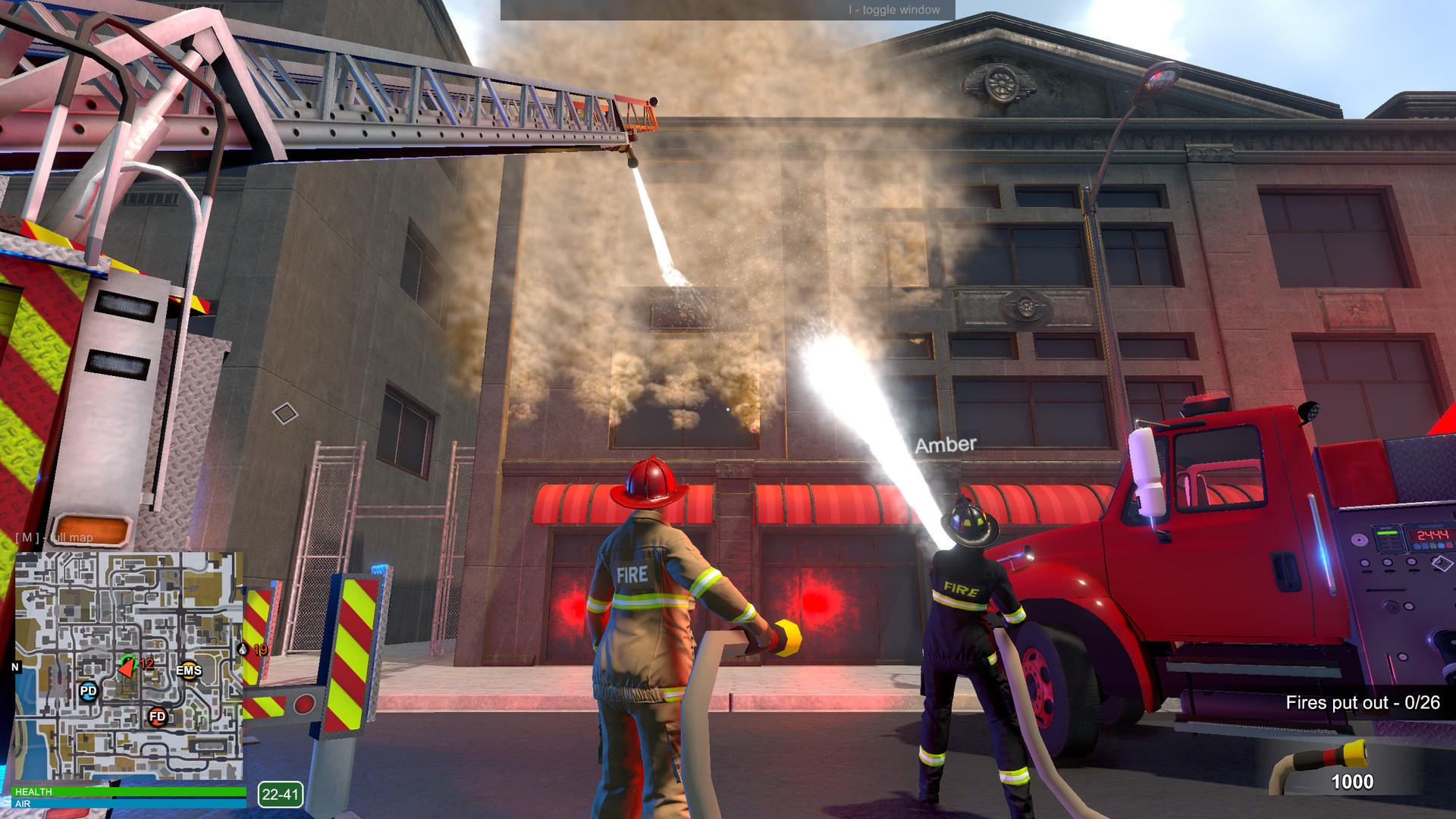The height and width of the screenshot is (819, 1456).
Task: Select the 22-41 unit badge
Action: click(x=281, y=793)
